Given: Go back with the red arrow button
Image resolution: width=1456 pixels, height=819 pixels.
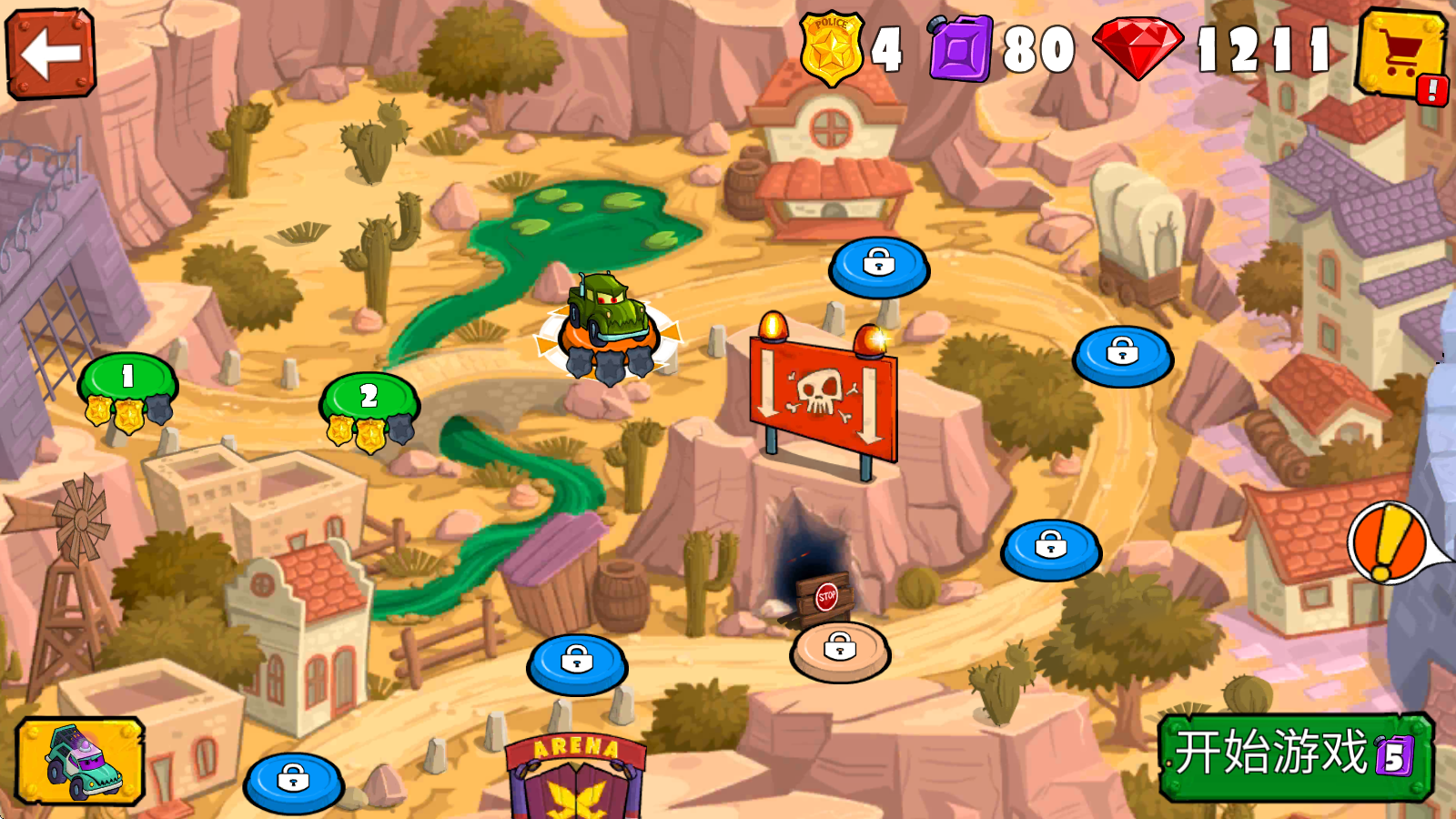Looking at the screenshot, I should click(x=51, y=53).
